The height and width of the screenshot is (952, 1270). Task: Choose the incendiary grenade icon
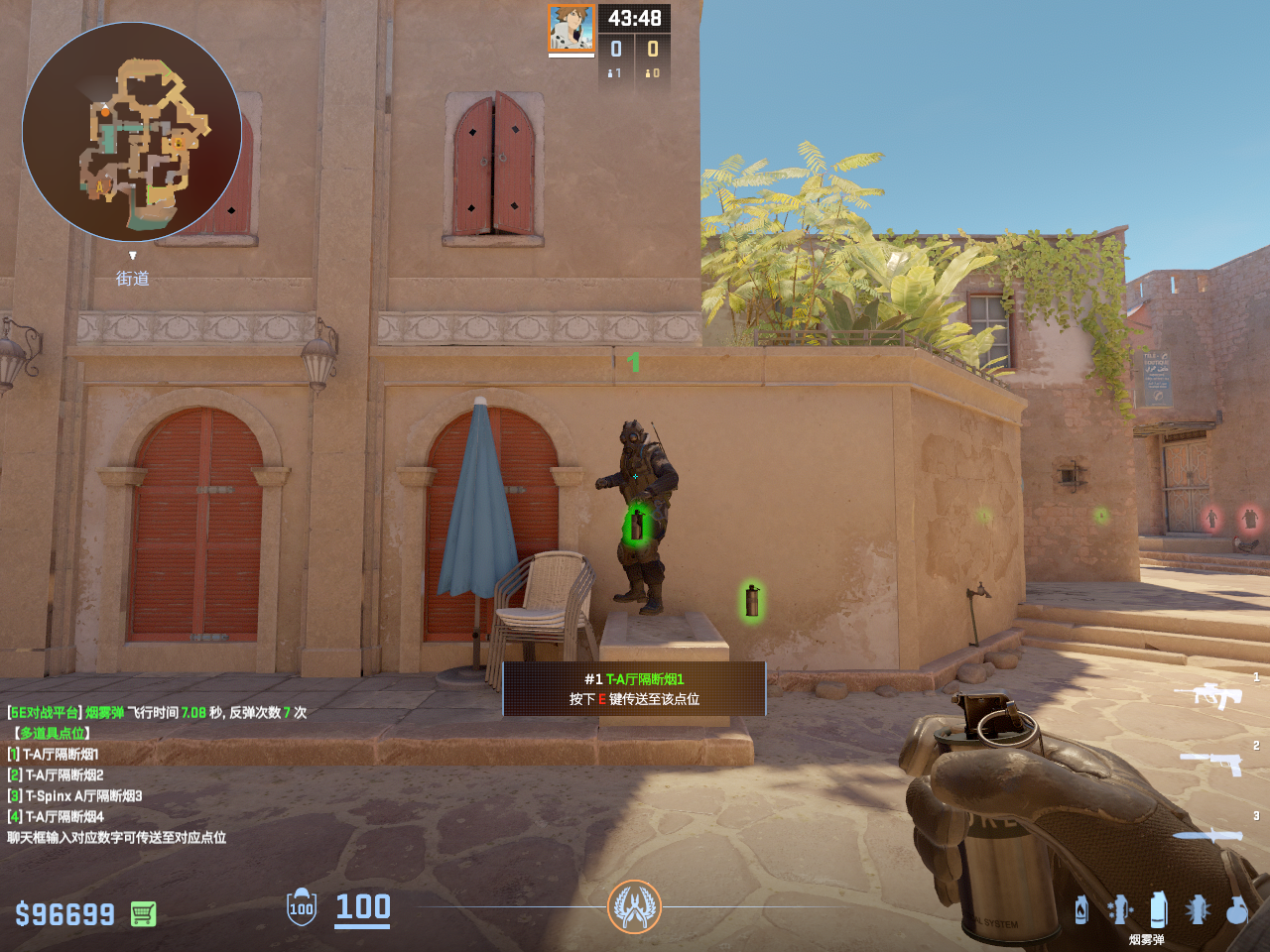(1081, 909)
